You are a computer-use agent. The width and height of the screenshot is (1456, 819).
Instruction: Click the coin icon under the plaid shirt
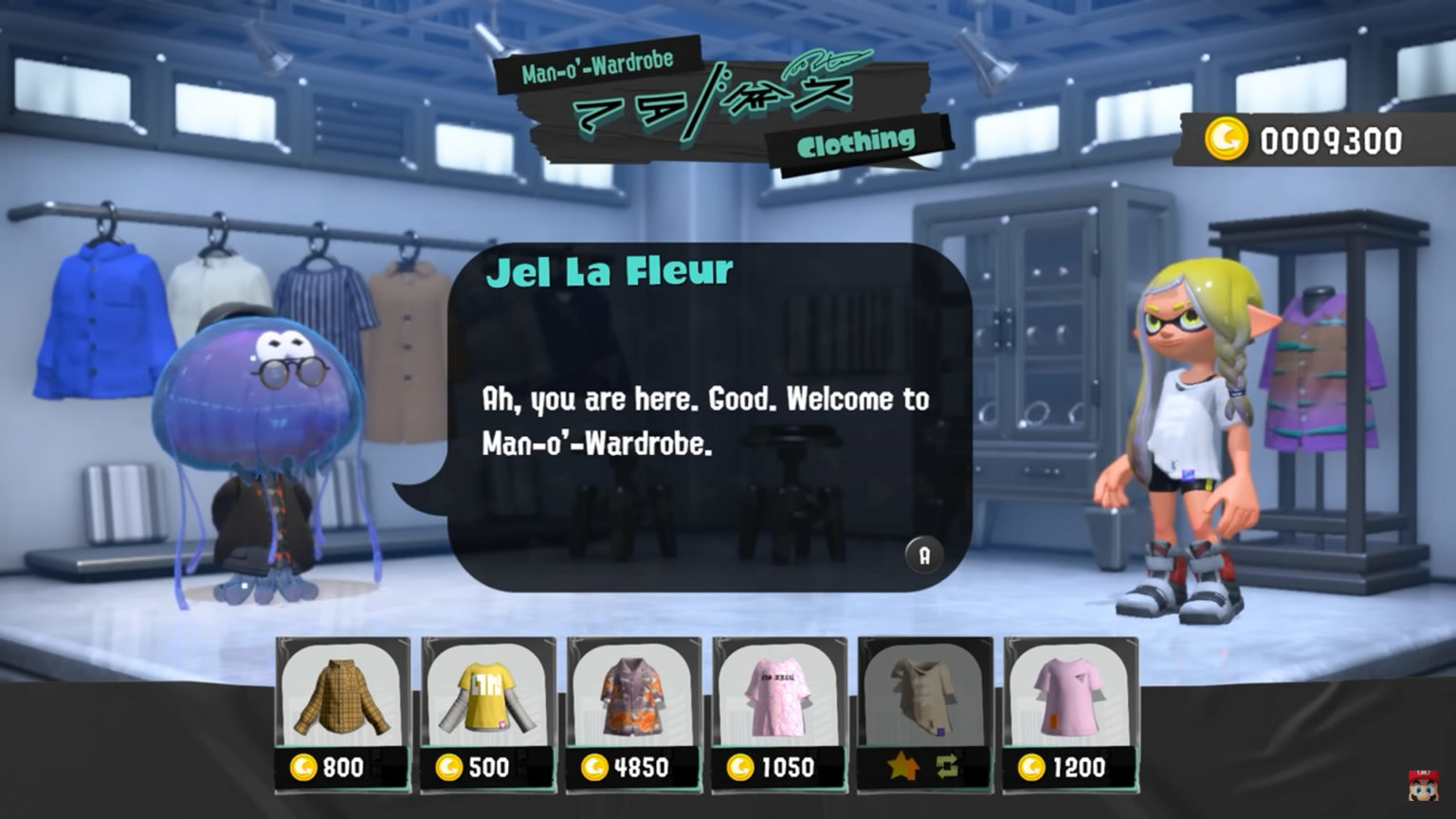[x=301, y=766]
